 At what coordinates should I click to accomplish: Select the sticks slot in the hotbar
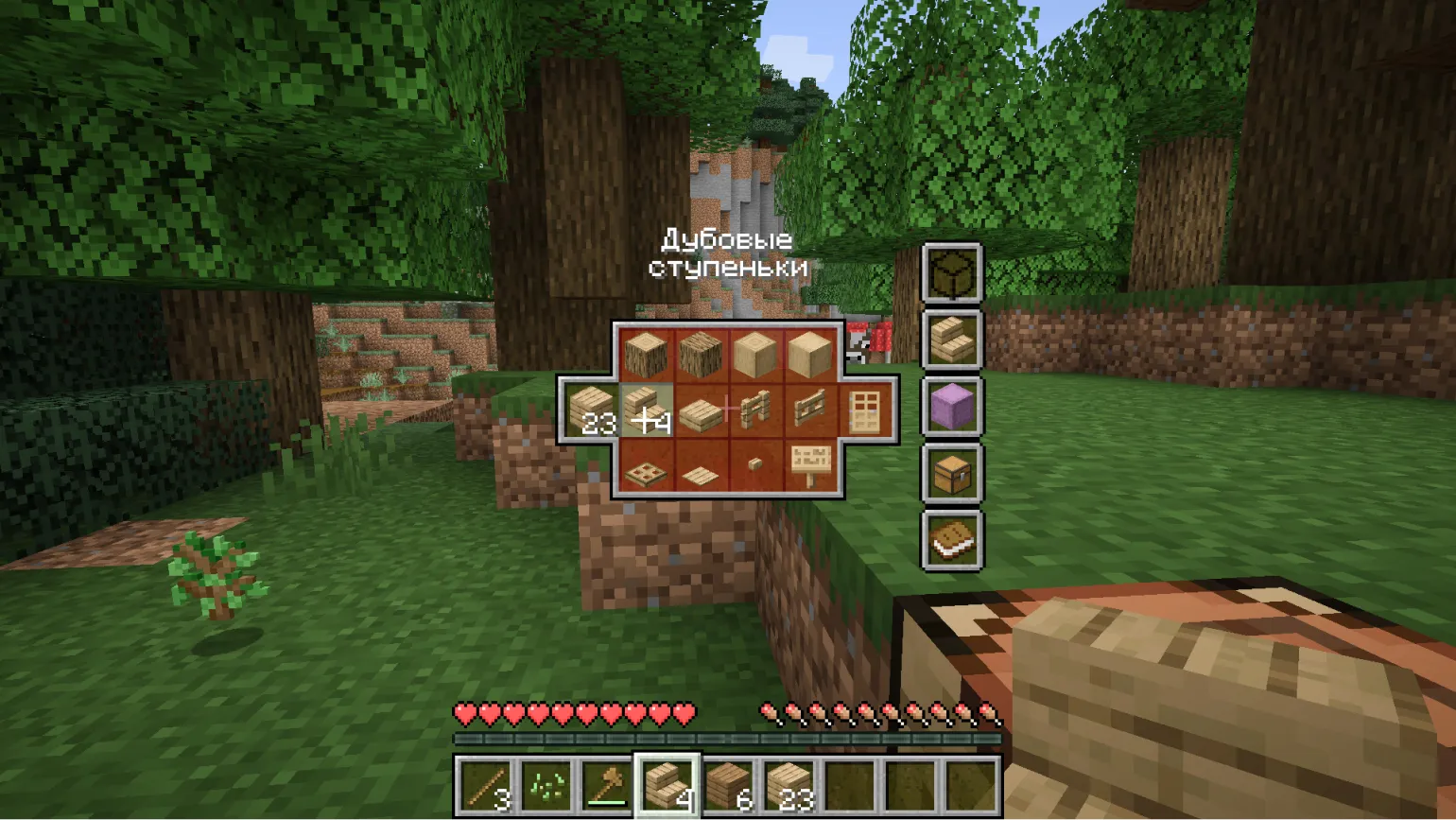coord(487,785)
